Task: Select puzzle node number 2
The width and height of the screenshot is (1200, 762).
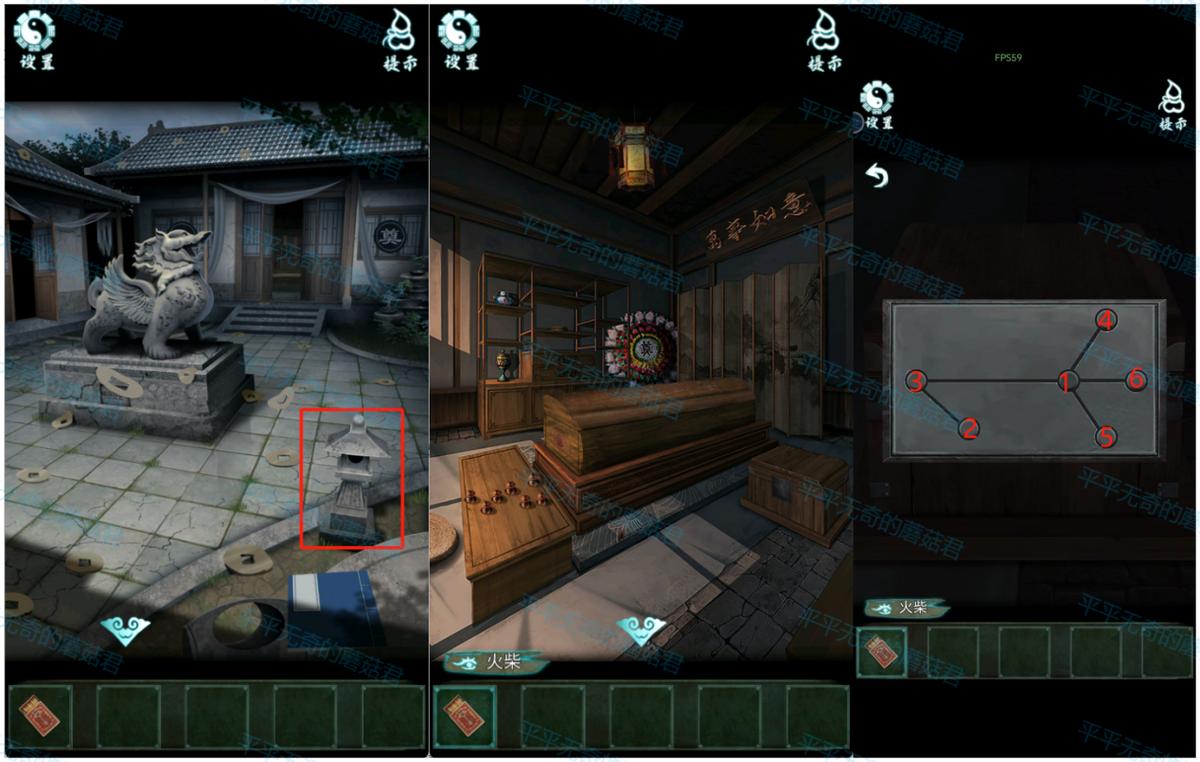Action: tap(968, 429)
